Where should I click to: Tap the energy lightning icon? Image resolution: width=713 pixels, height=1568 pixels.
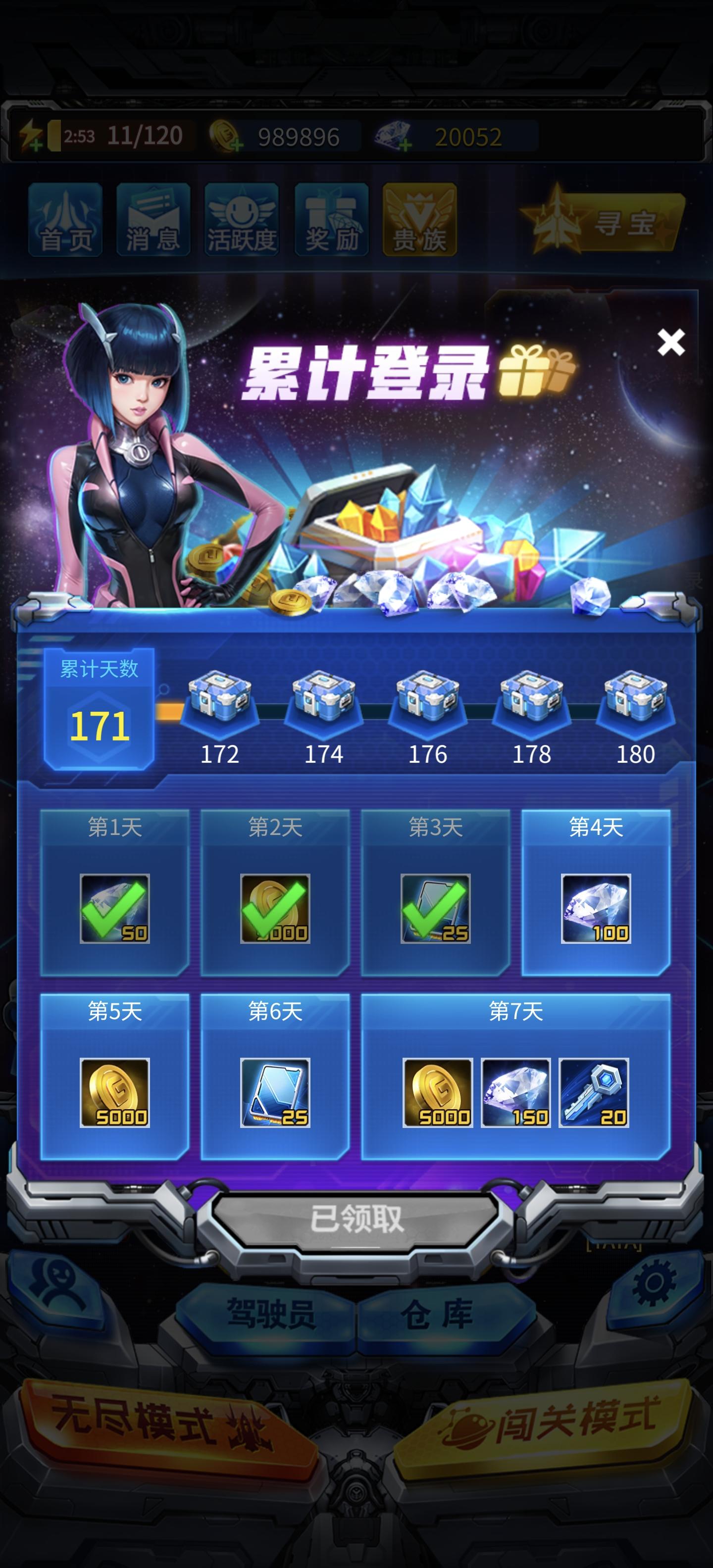point(29,135)
